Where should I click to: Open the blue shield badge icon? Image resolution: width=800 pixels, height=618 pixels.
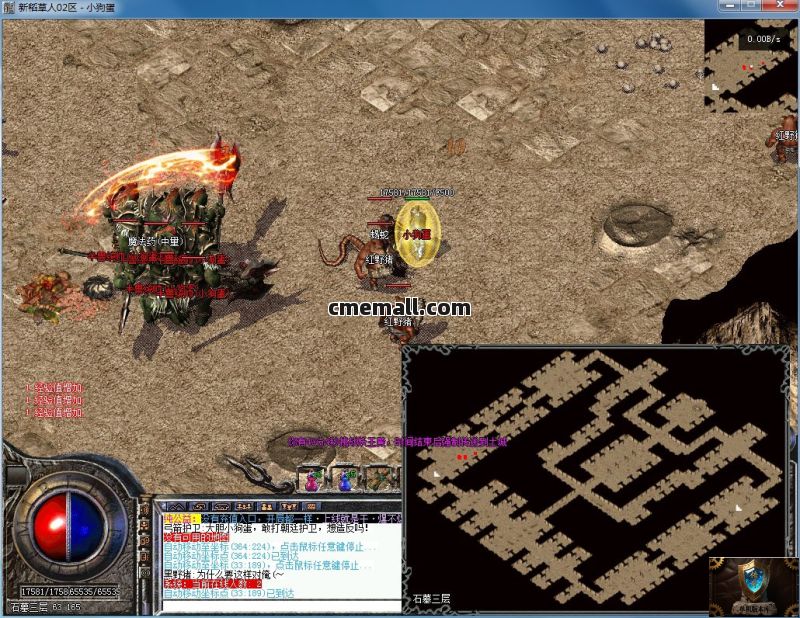(751, 585)
